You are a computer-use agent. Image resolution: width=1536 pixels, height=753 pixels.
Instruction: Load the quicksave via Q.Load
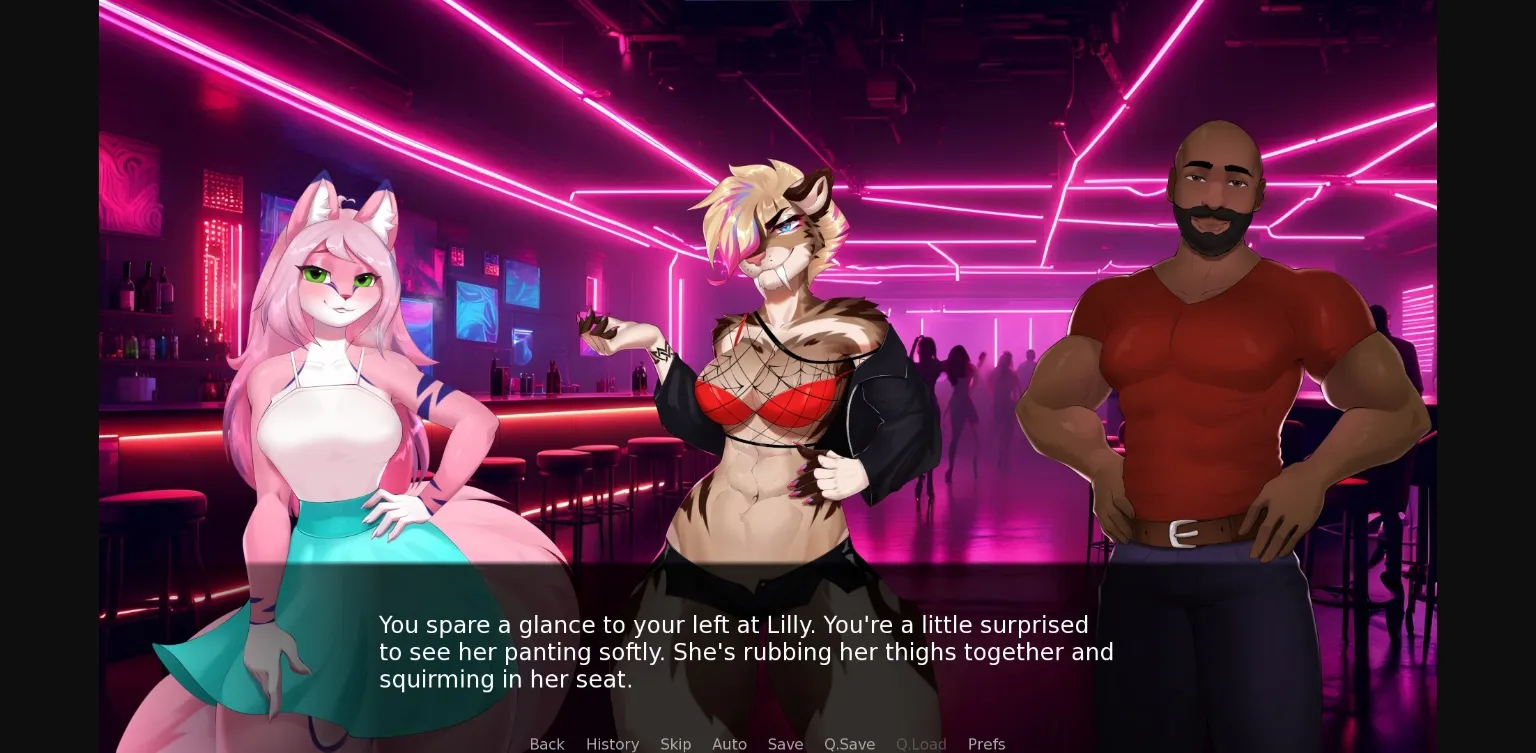point(920,744)
